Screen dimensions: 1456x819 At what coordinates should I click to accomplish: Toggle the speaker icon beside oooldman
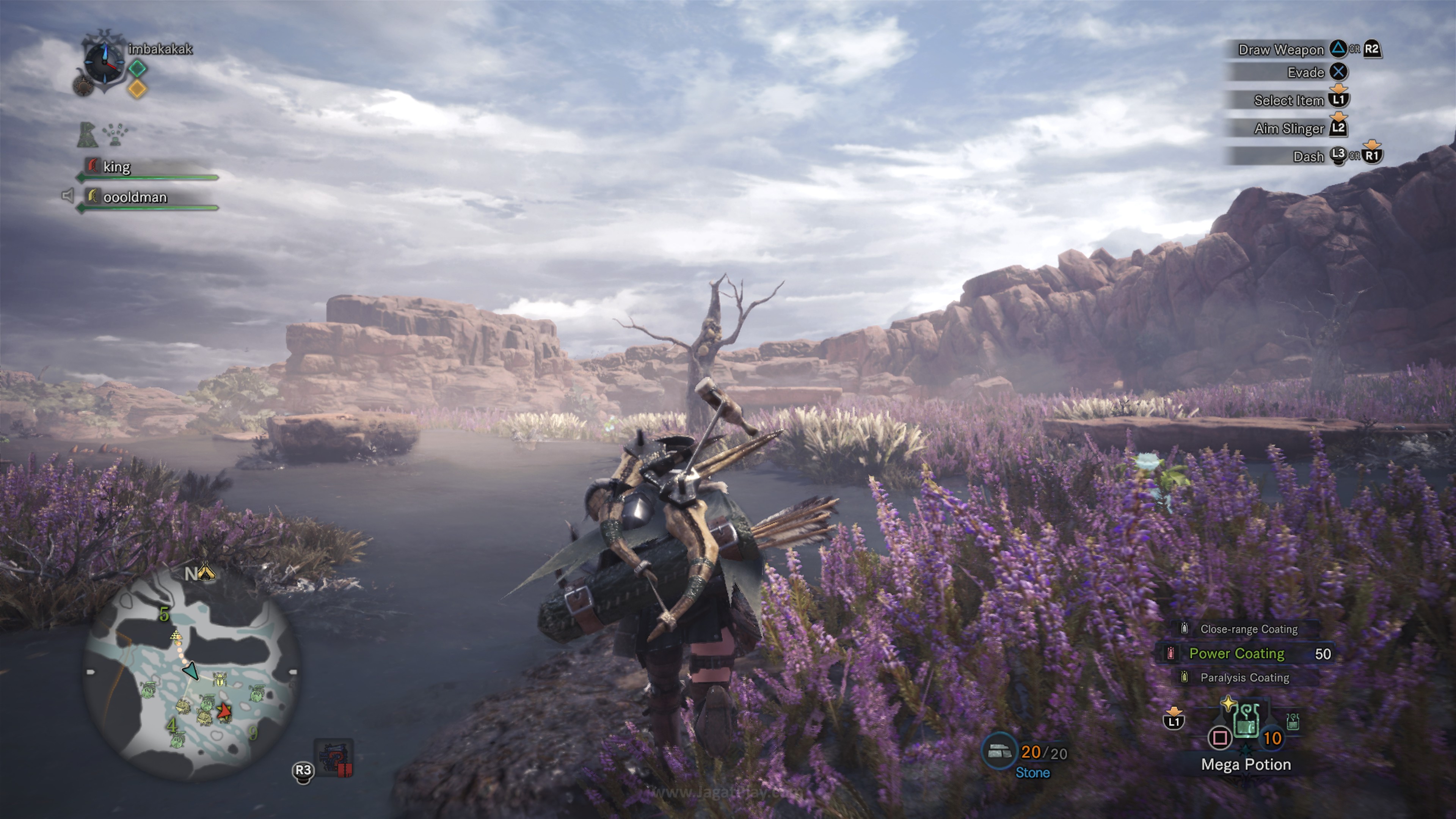67,196
